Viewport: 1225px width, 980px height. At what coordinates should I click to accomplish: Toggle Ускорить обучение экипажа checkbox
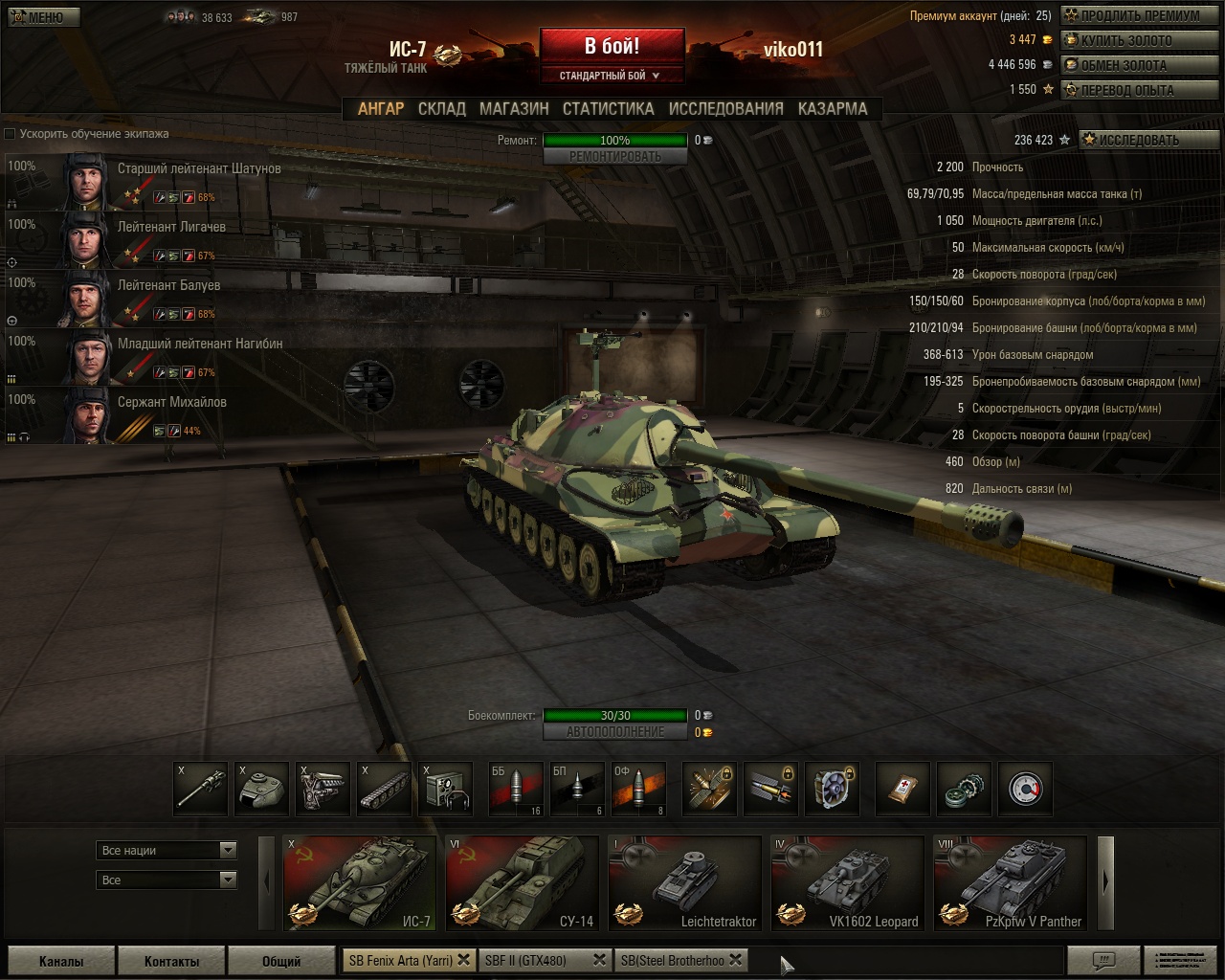coord(11,134)
